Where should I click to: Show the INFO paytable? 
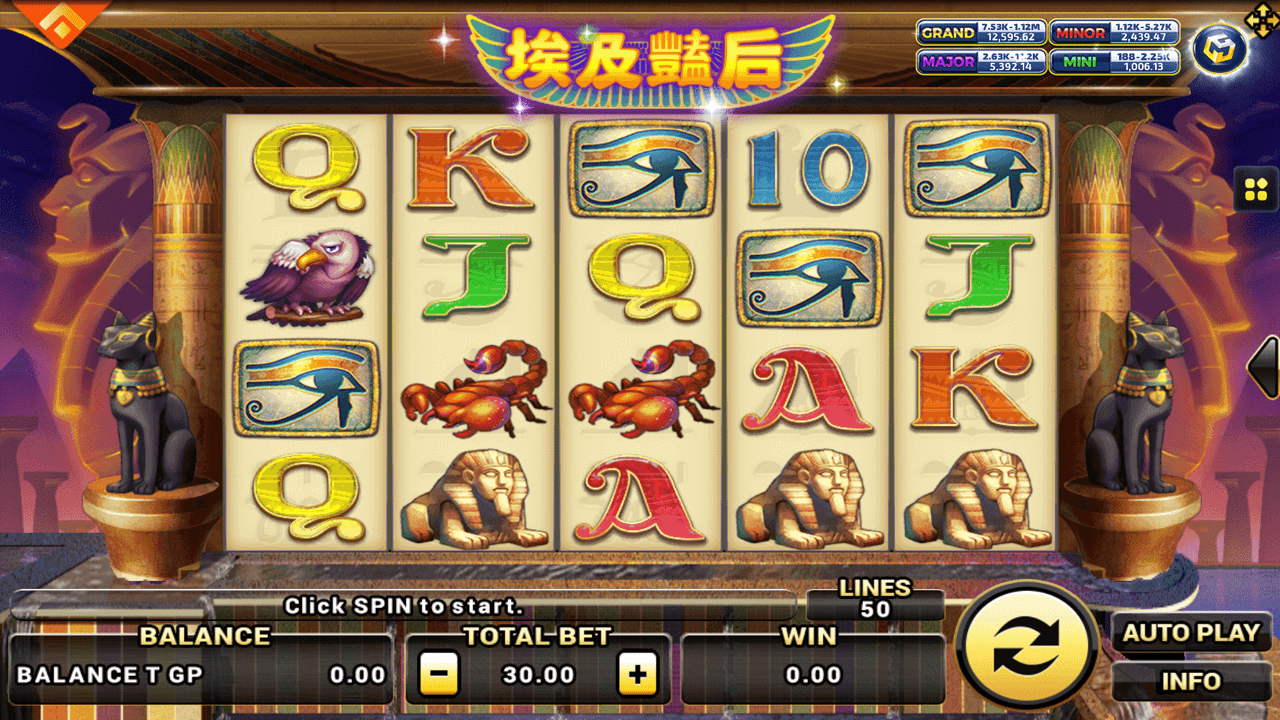pyautogui.click(x=1190, y=682)
